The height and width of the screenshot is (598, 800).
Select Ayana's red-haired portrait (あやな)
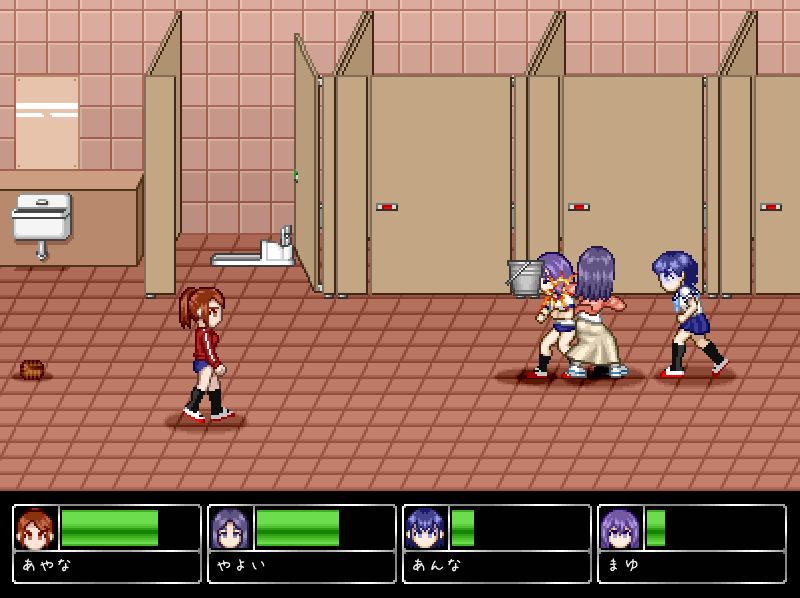tap(36, 528)
